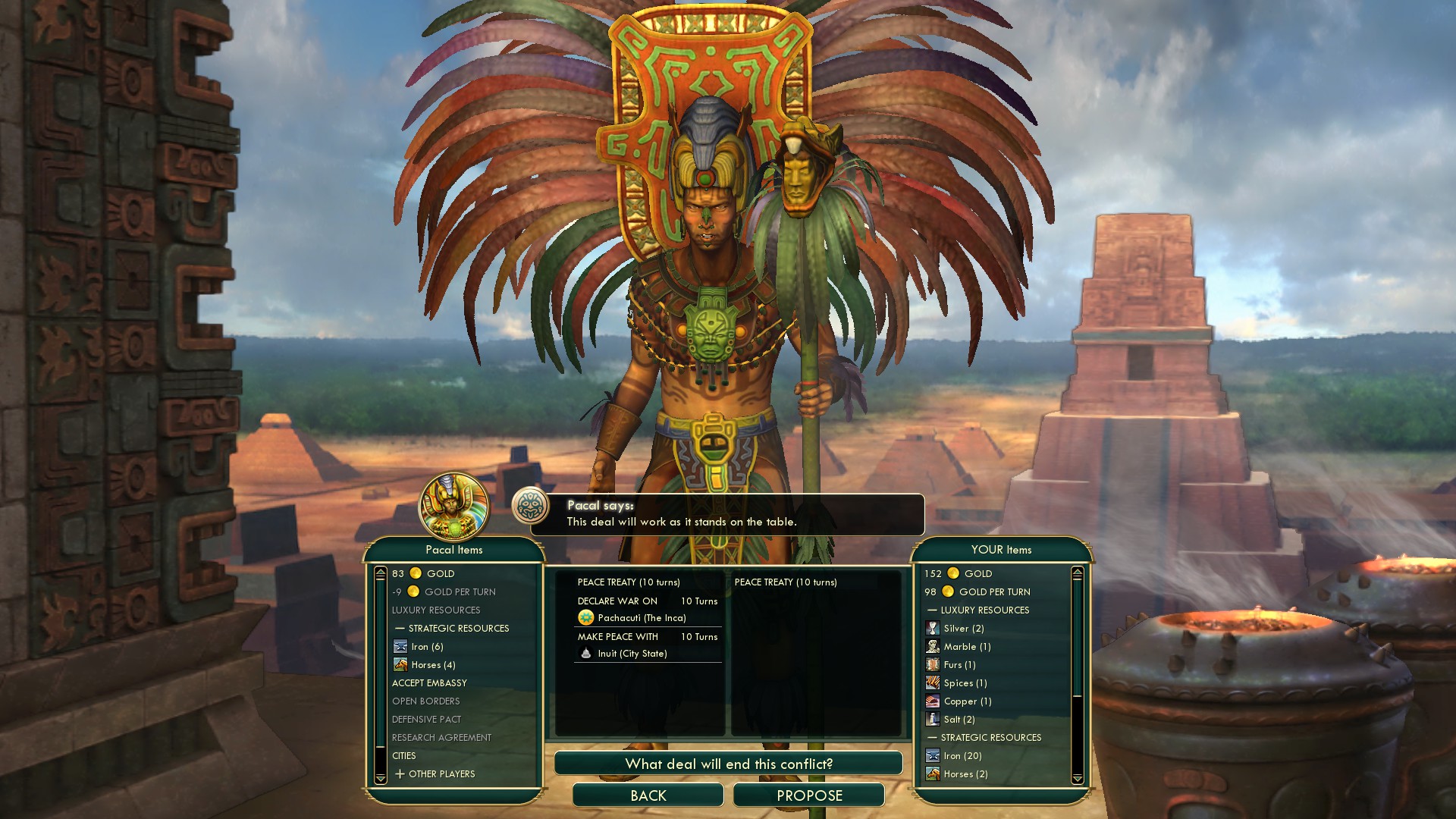Remove Make Peace with Inuit item
The height and width of the screenshot is (819, 1456).
click(647, 645)
